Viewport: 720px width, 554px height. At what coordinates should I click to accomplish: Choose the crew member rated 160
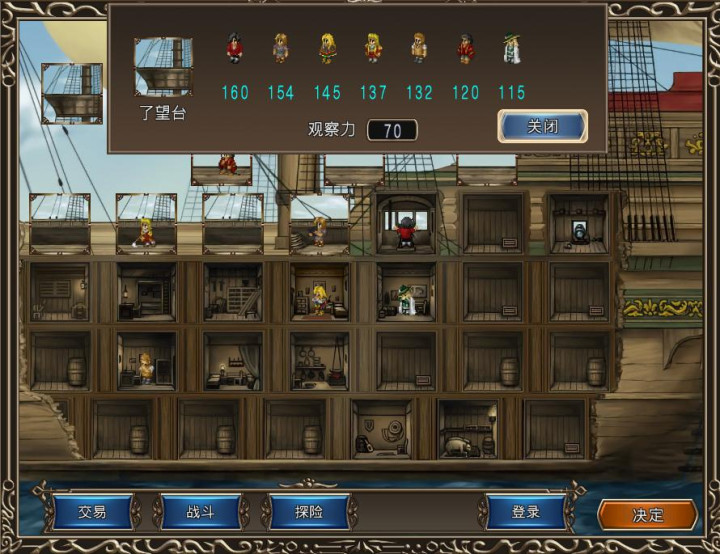[235, 49]
